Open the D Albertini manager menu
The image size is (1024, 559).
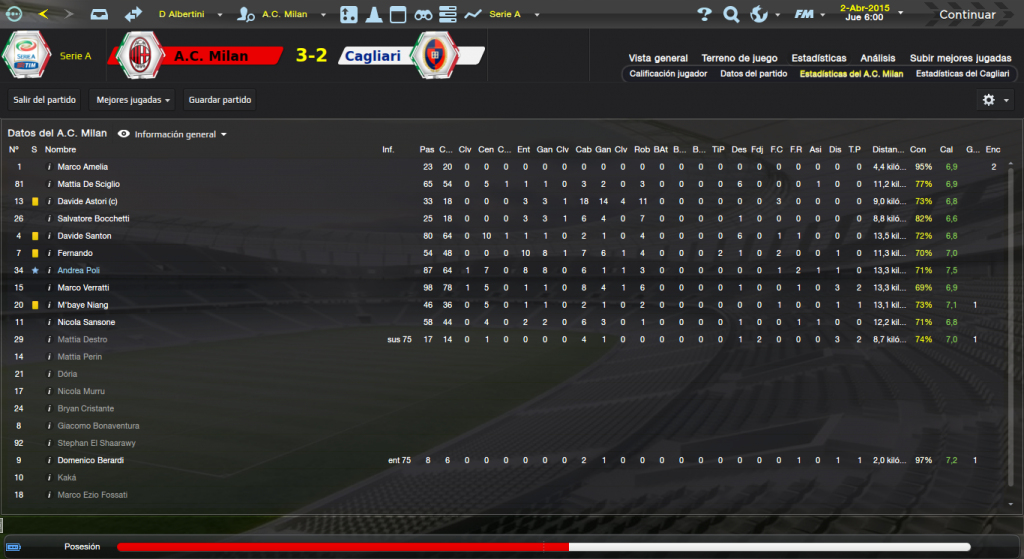click(x=191, y=15)
